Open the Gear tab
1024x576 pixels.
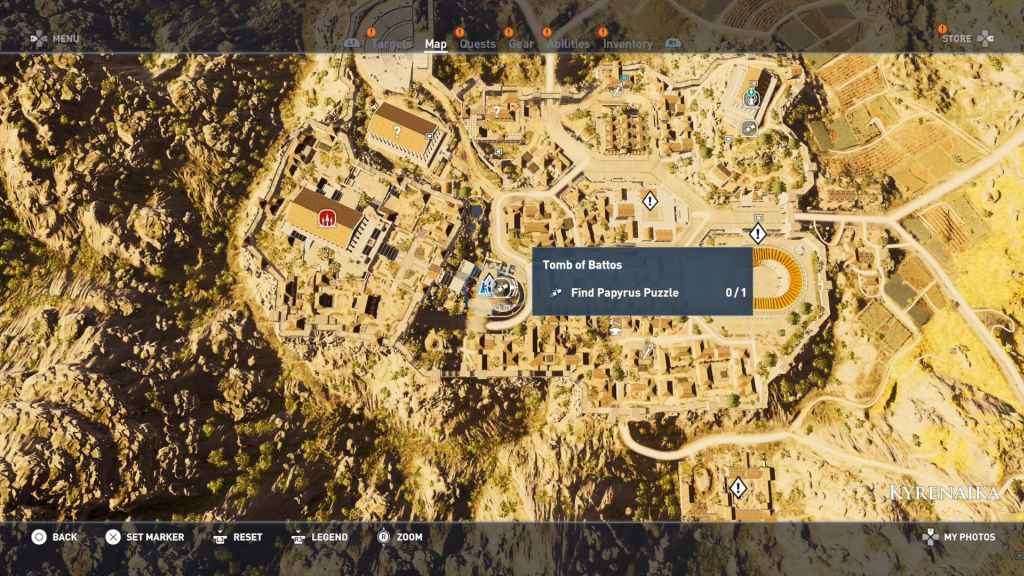(x=520, y=44)
